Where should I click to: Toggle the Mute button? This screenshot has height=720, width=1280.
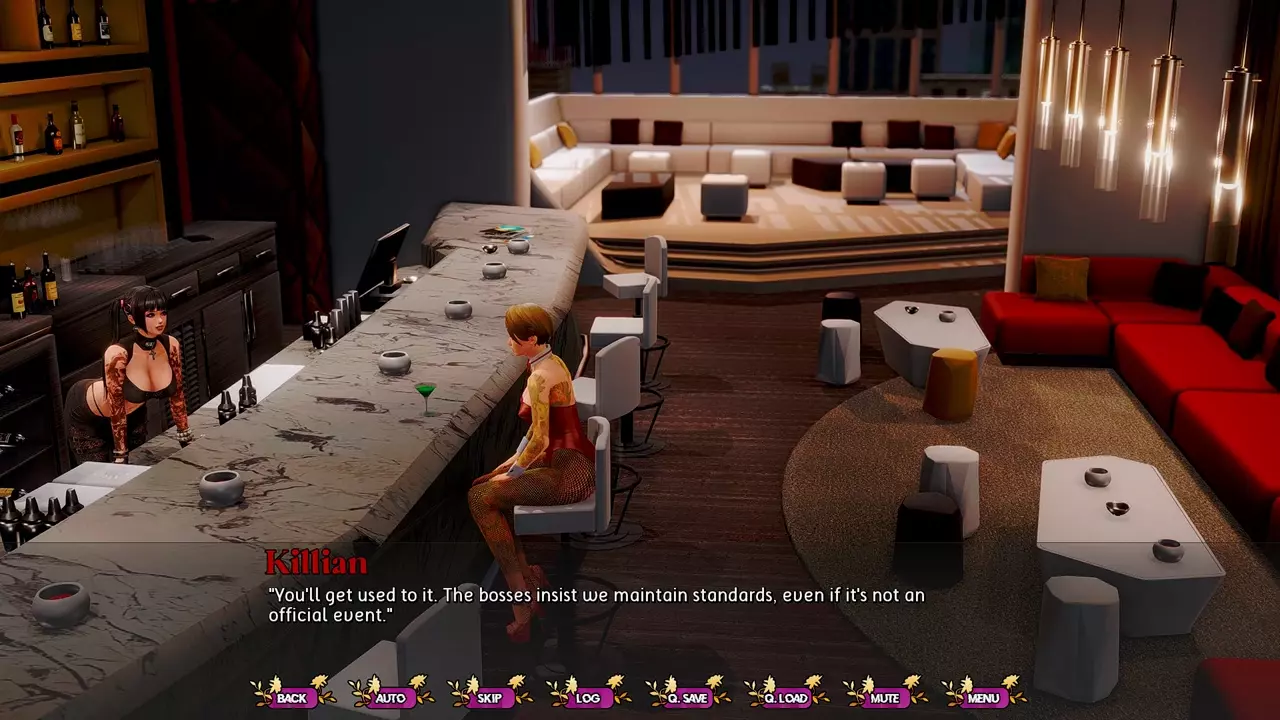pos(884,698)
